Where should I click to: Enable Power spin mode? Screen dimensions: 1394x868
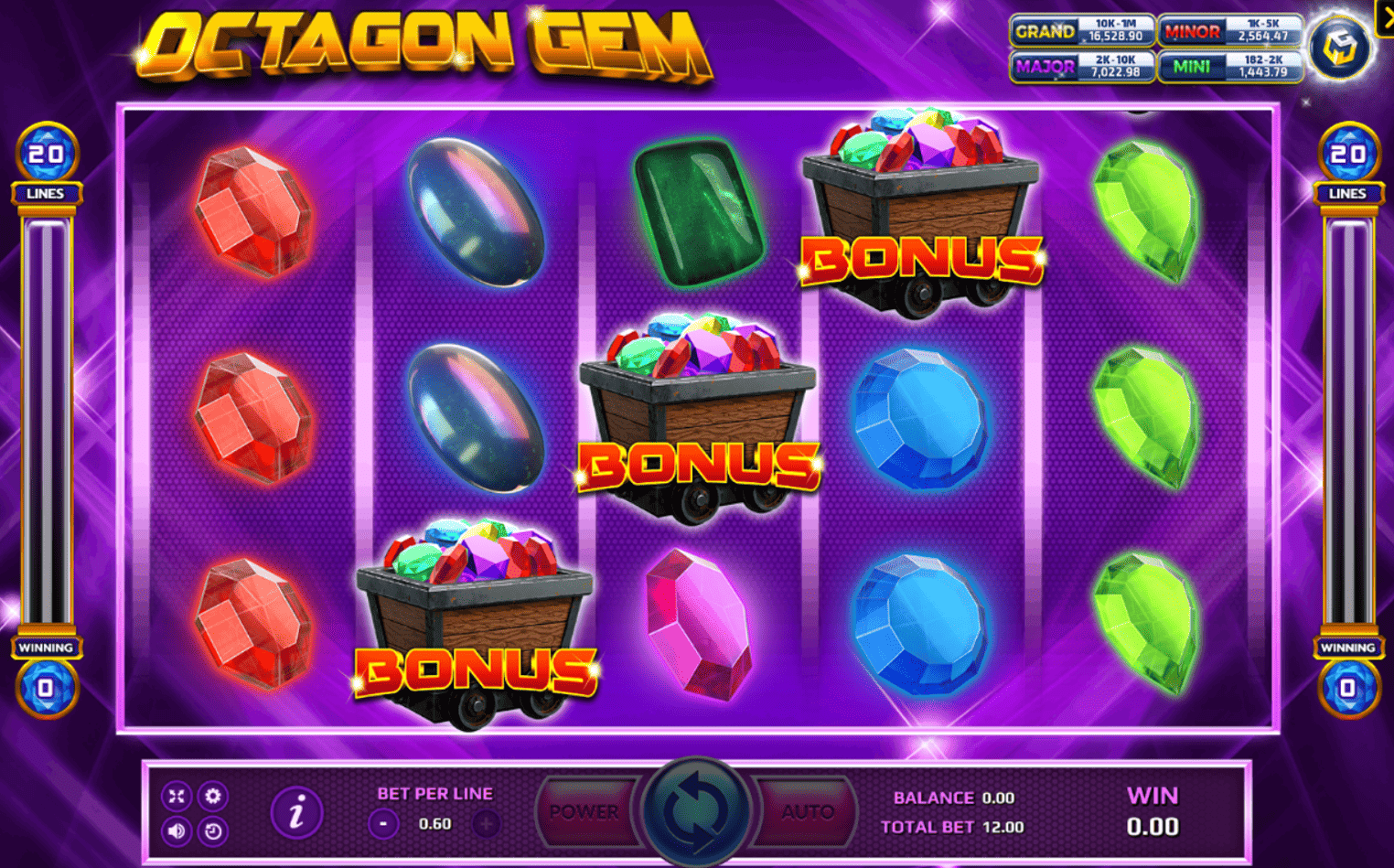(585, 810)
